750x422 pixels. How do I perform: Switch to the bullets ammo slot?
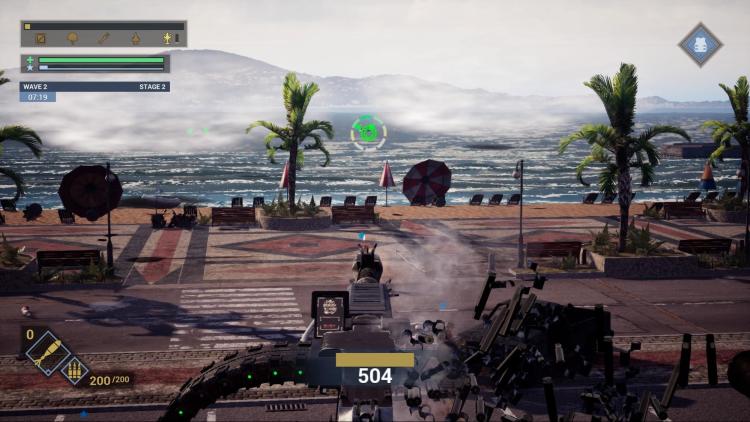[74, 372]
